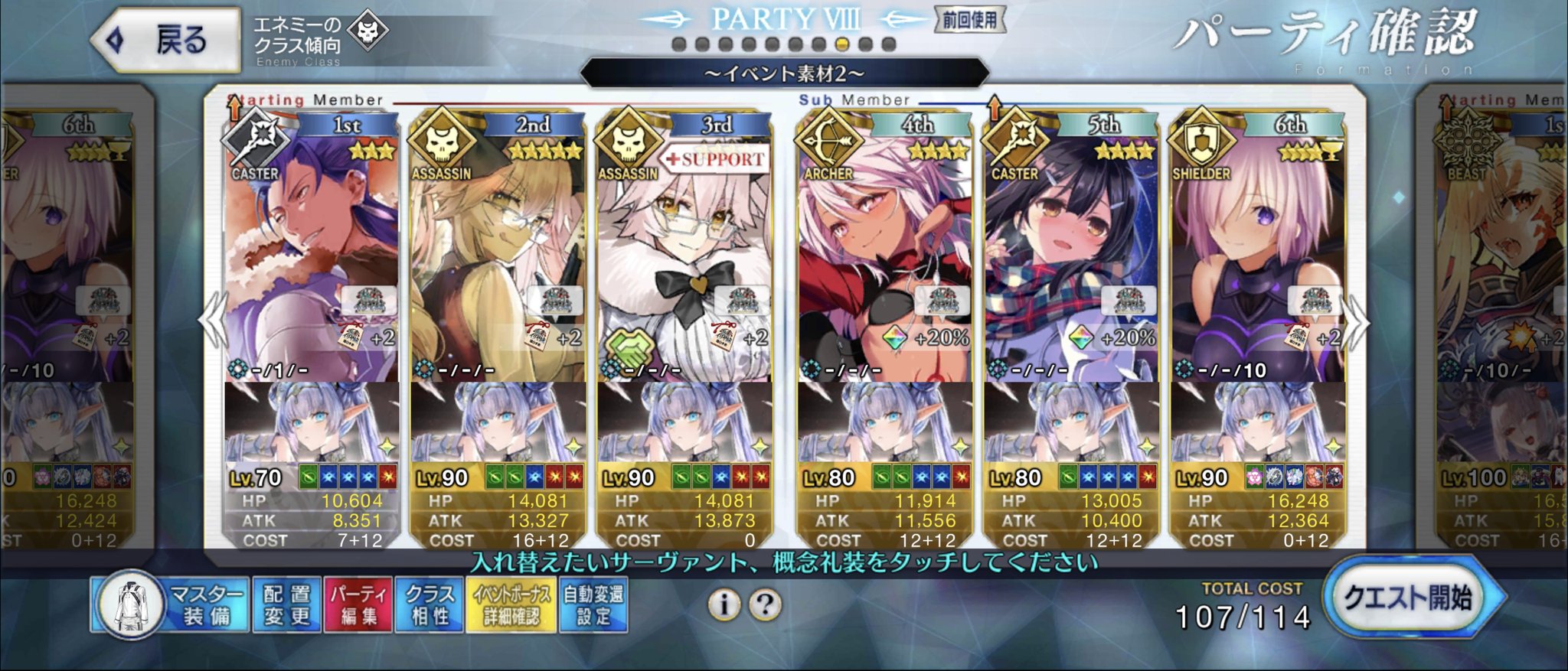1568x671 pixels.
Task: Select the 4th slot Archer servant card
Action: 884,252
